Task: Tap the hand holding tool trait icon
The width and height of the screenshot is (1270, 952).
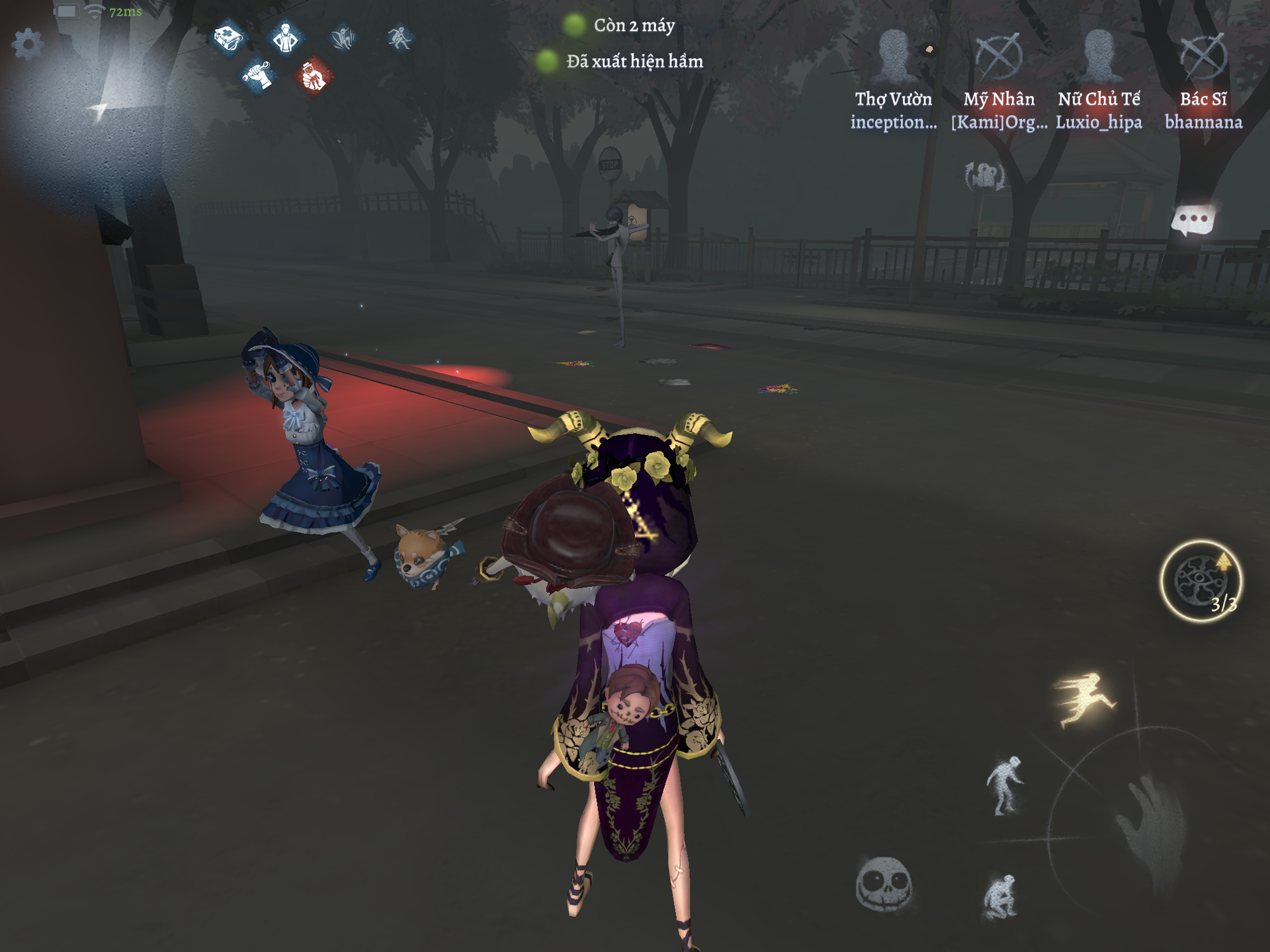Action: tap(257, 76)
